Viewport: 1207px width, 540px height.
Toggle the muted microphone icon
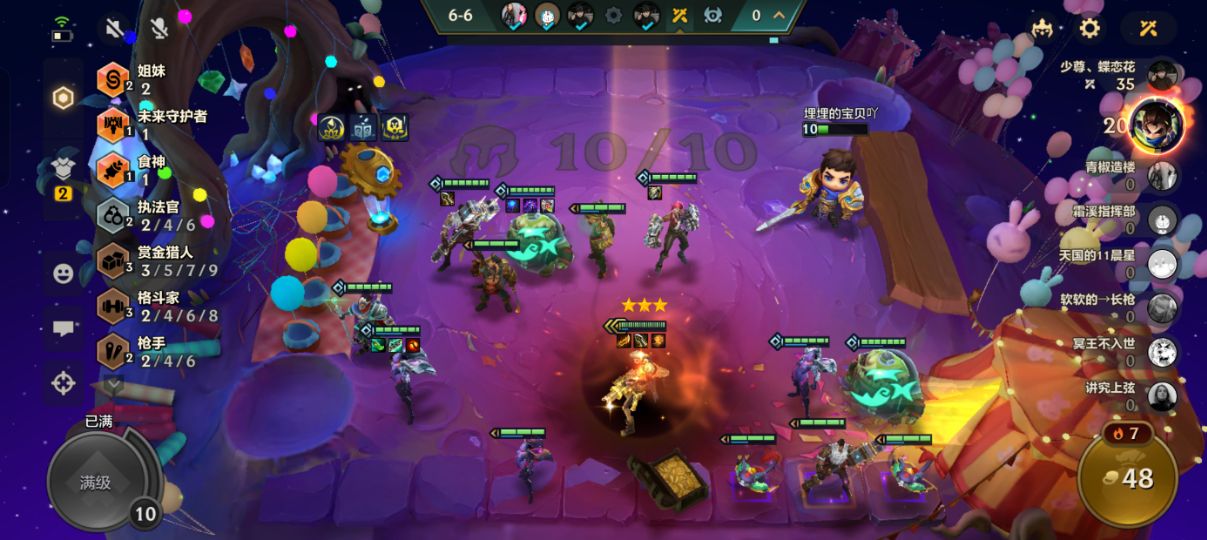159,28
